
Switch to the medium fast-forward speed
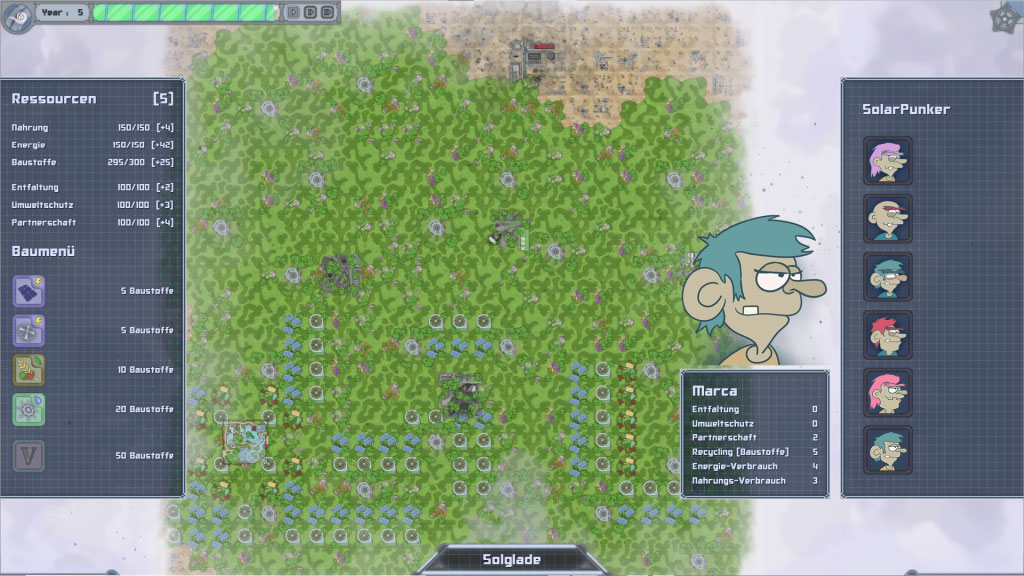pos(310,12)
